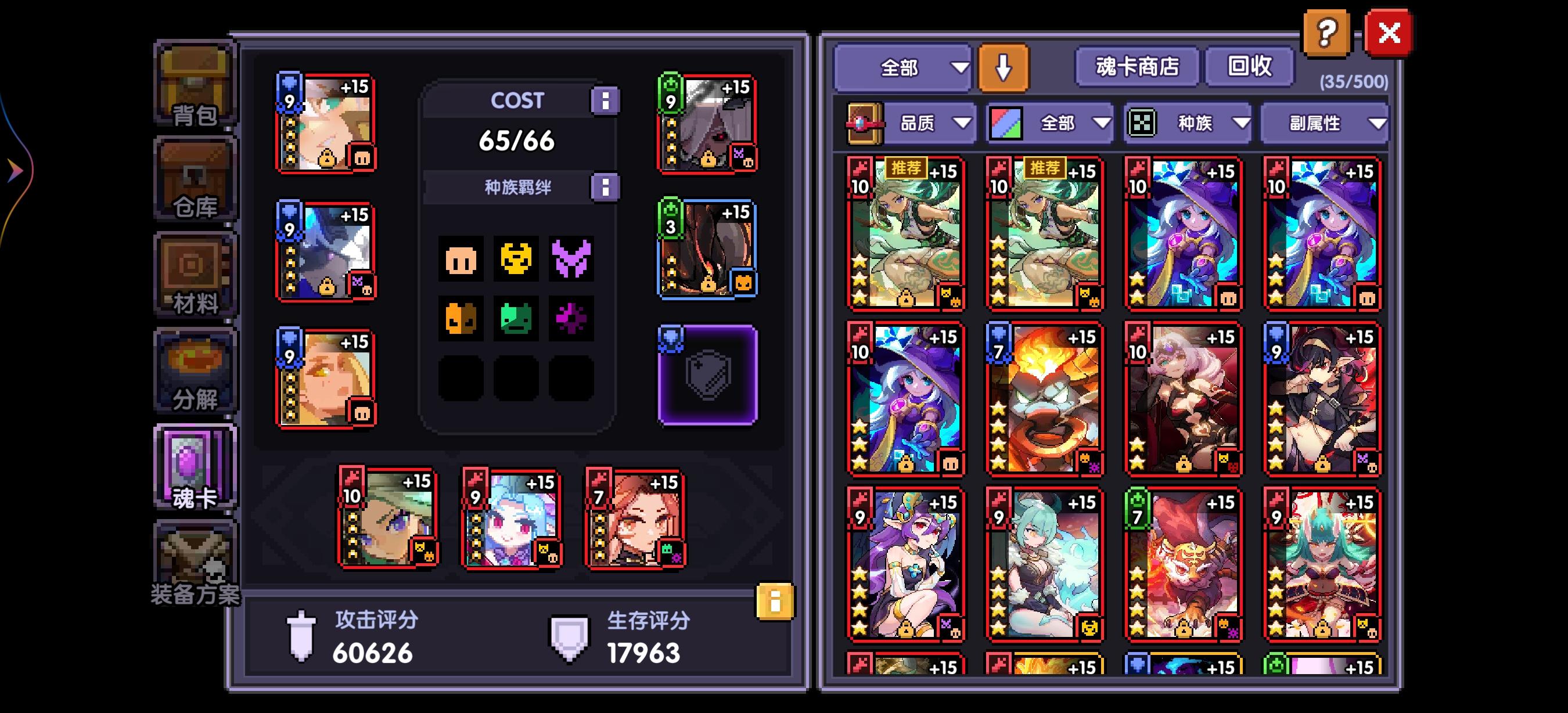Open the 魂卡商店 soul card shop
Viewport: 1568px width, 713px height.
1137,67
